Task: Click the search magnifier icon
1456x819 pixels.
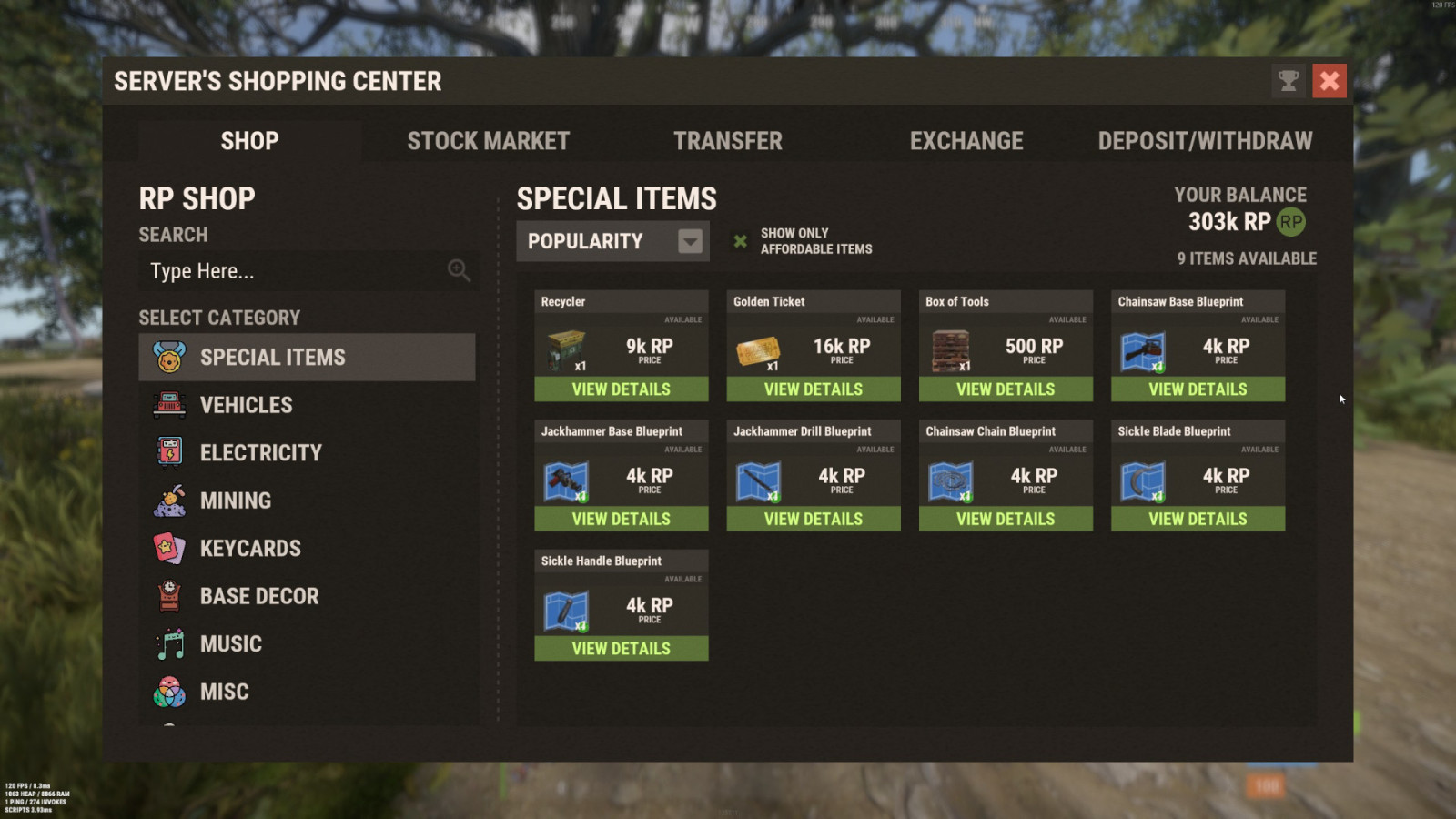Action: [x=458, y=270]
